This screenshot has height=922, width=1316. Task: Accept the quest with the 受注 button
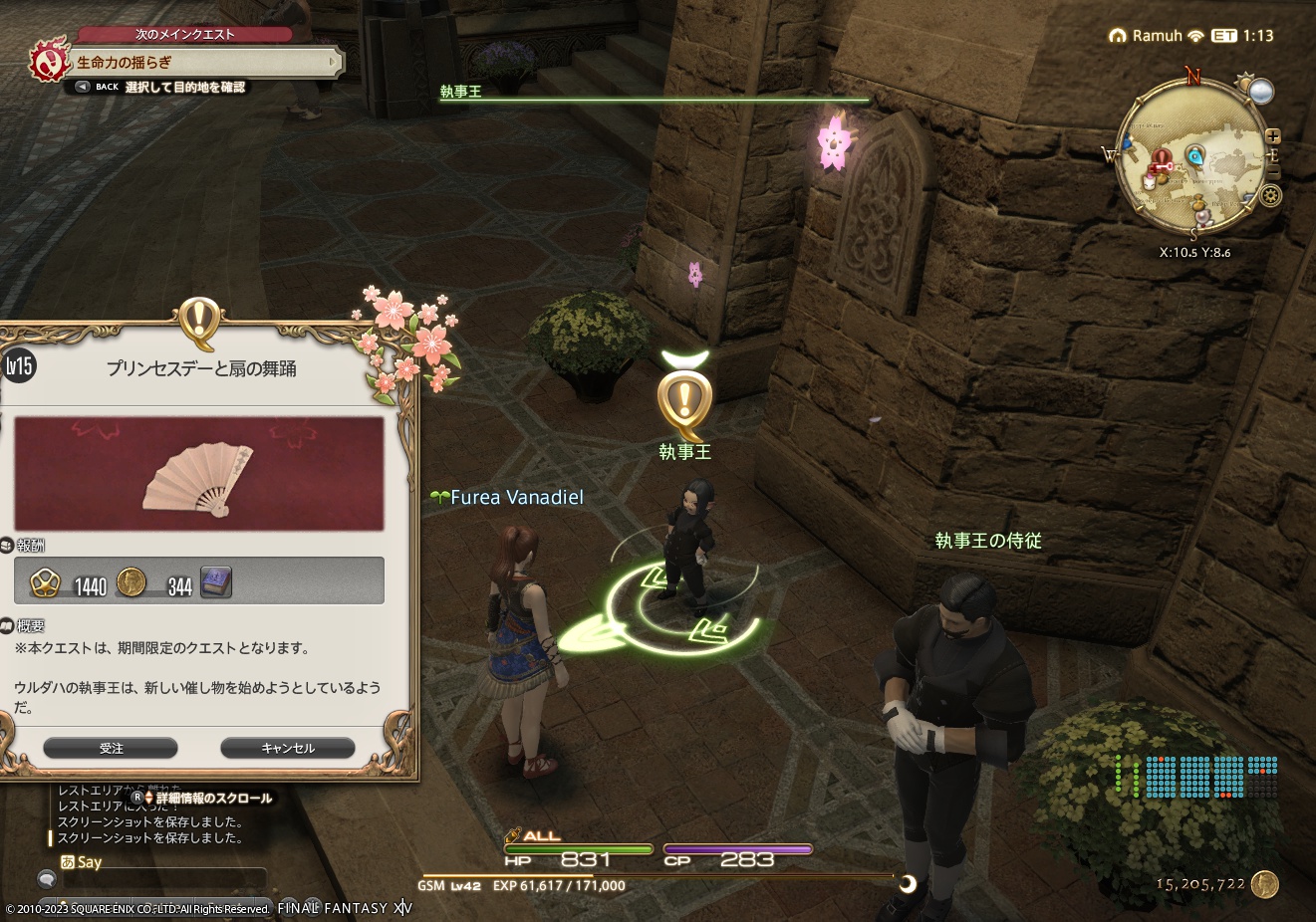pyautogui.click(x=113, y=747)
